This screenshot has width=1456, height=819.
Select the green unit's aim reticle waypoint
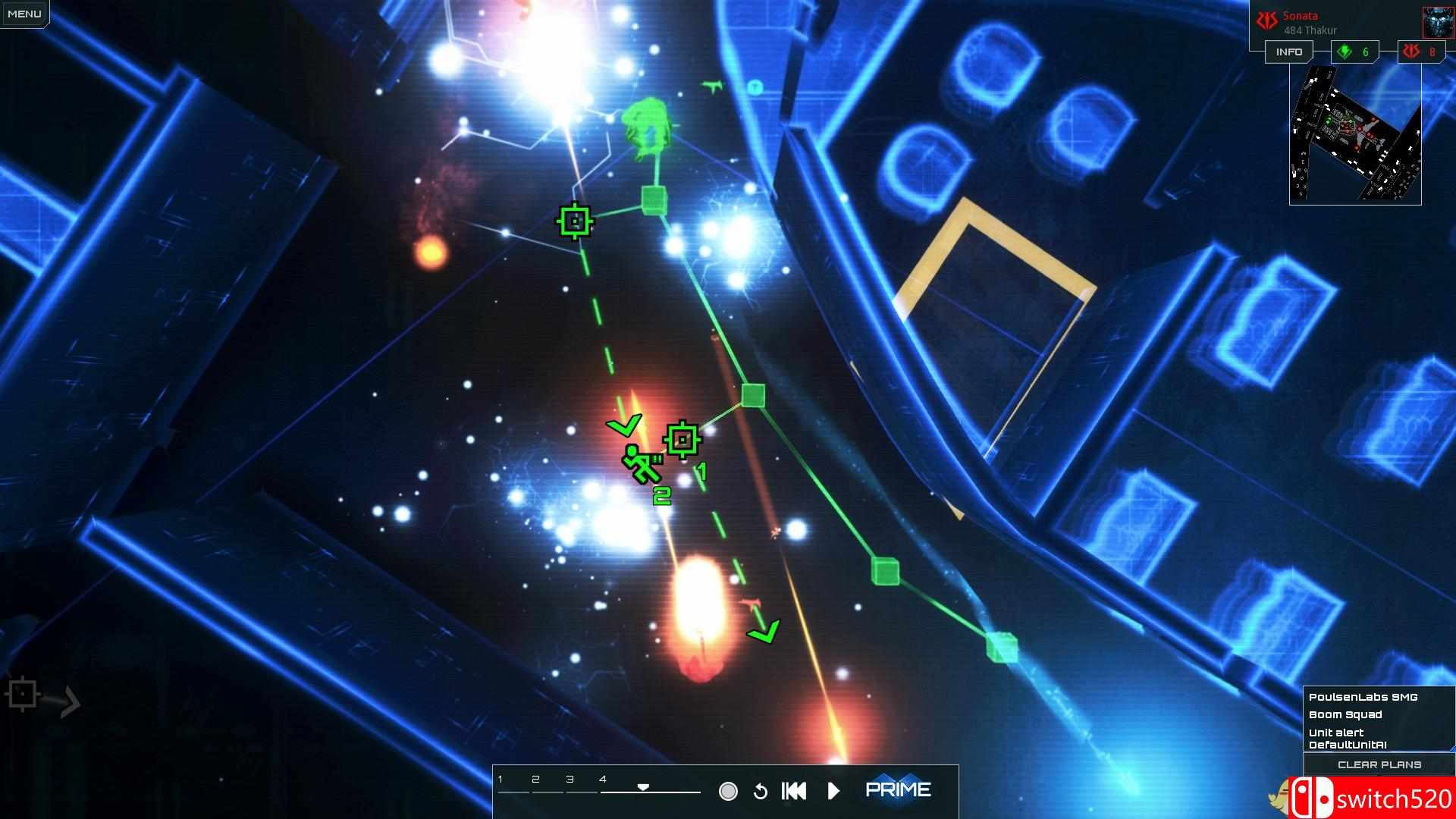point(682,438)
